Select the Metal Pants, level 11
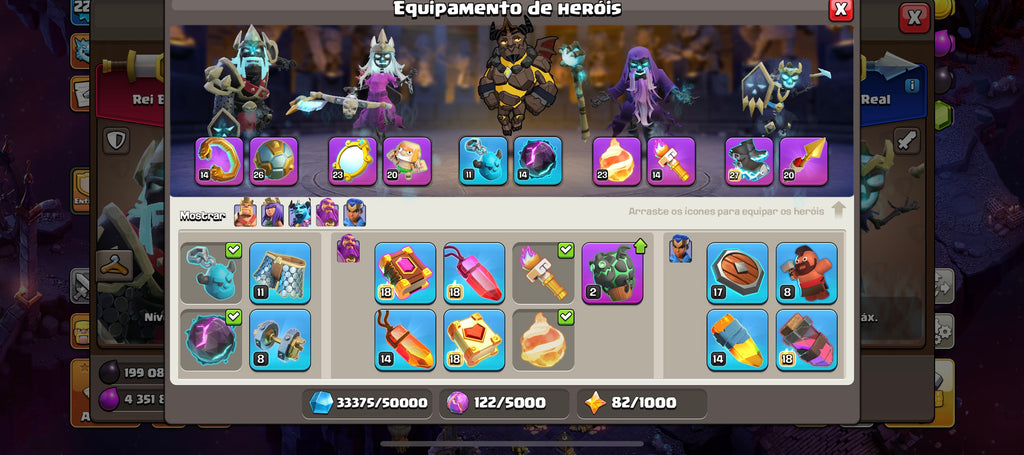The width and height of the screenshot is (1024, 455). (280, 273)
